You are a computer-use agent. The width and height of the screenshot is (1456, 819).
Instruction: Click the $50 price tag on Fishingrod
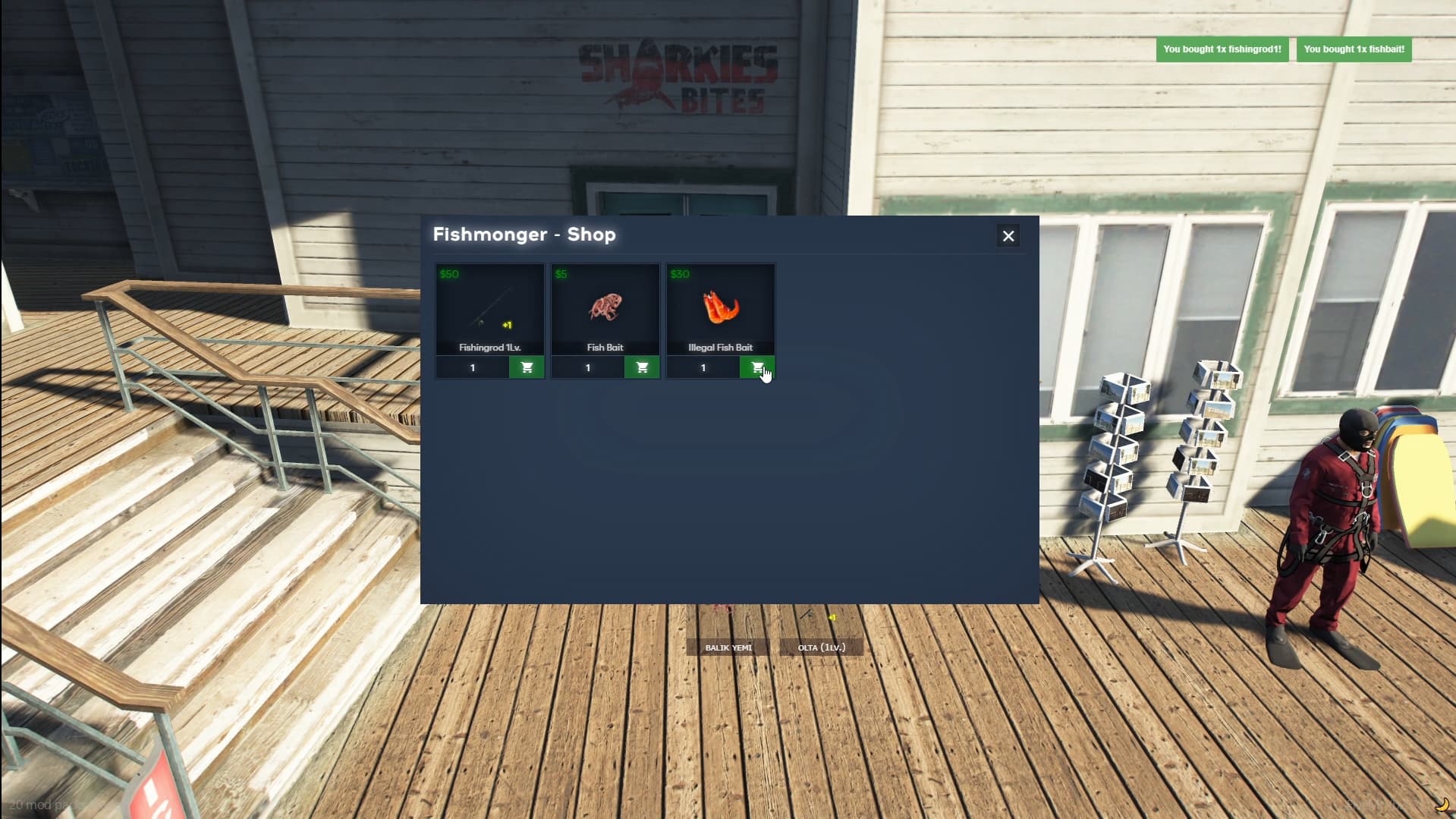click(449, 274)
